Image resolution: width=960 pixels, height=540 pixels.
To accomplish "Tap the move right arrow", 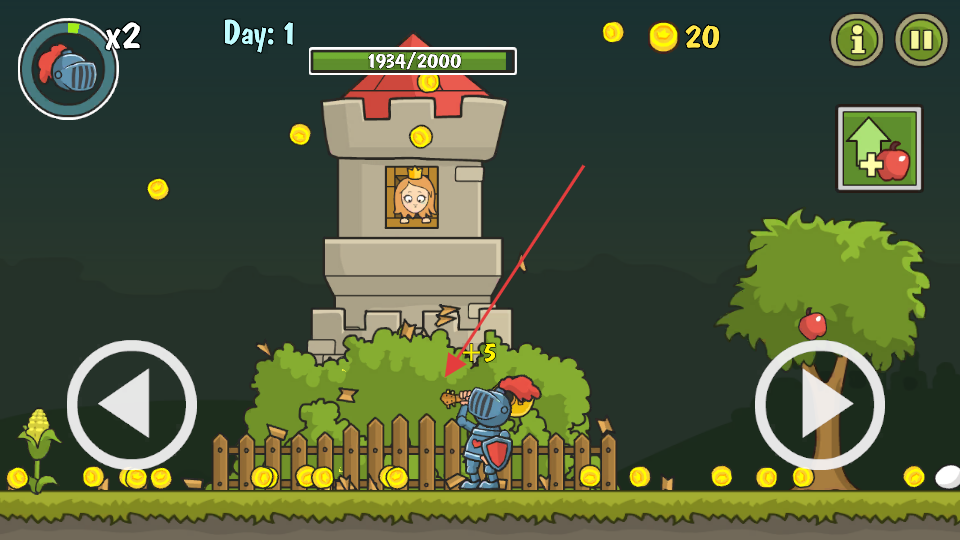I will click(820, 405).
